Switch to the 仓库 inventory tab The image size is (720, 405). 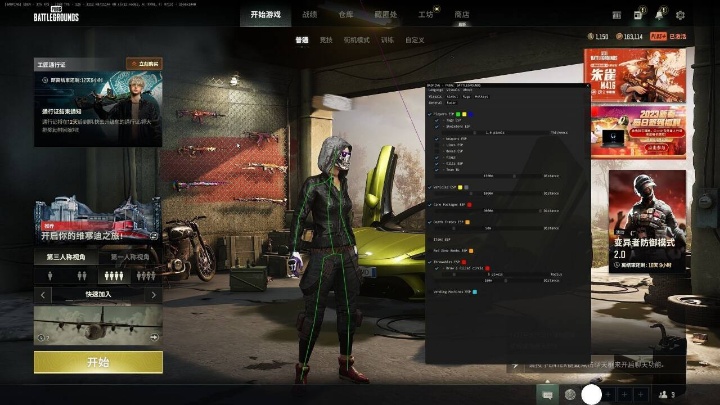click(x=346, y=15)
